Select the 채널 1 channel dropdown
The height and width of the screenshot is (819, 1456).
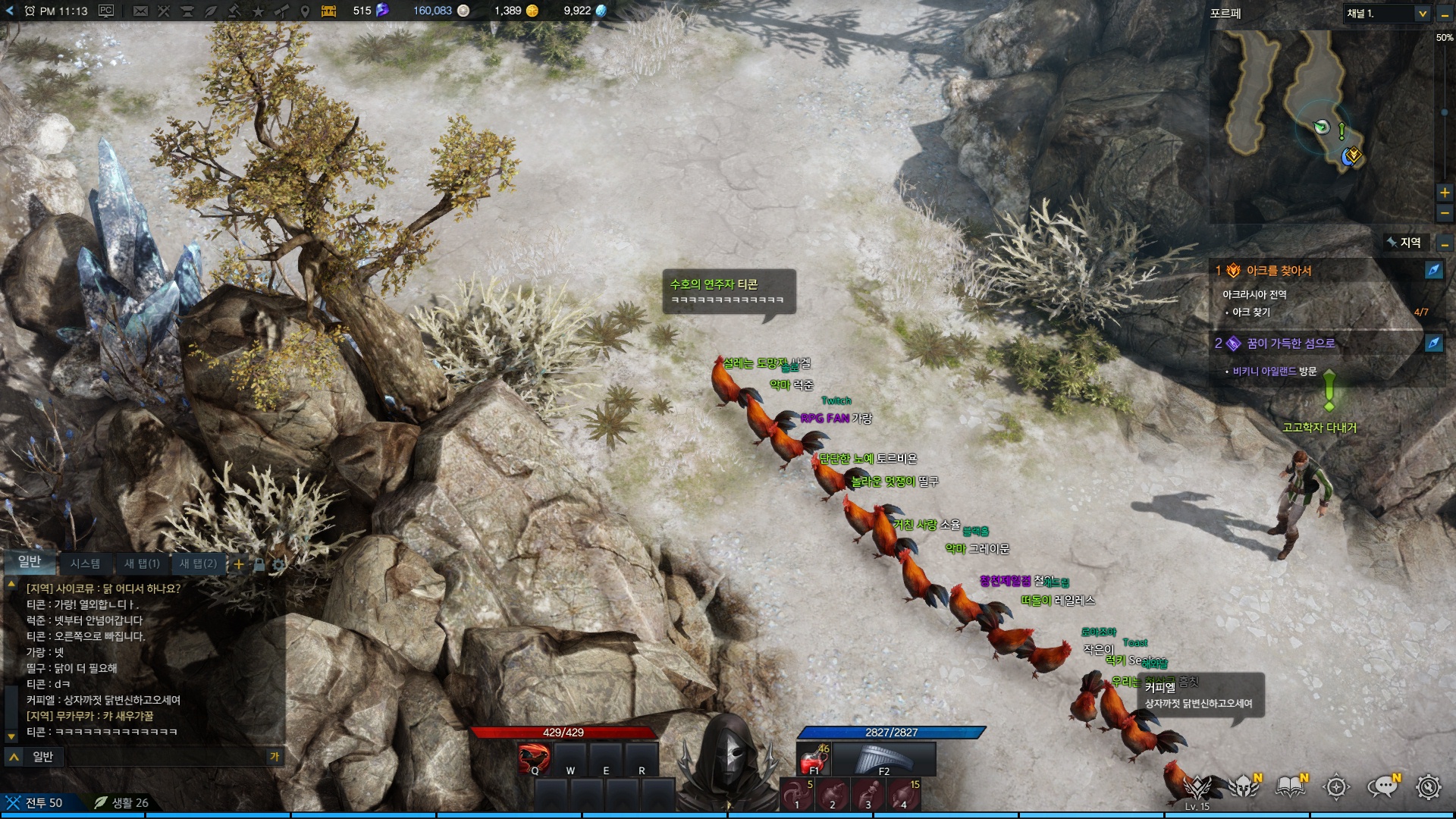pyautogui.click(x=1387, y=14)
